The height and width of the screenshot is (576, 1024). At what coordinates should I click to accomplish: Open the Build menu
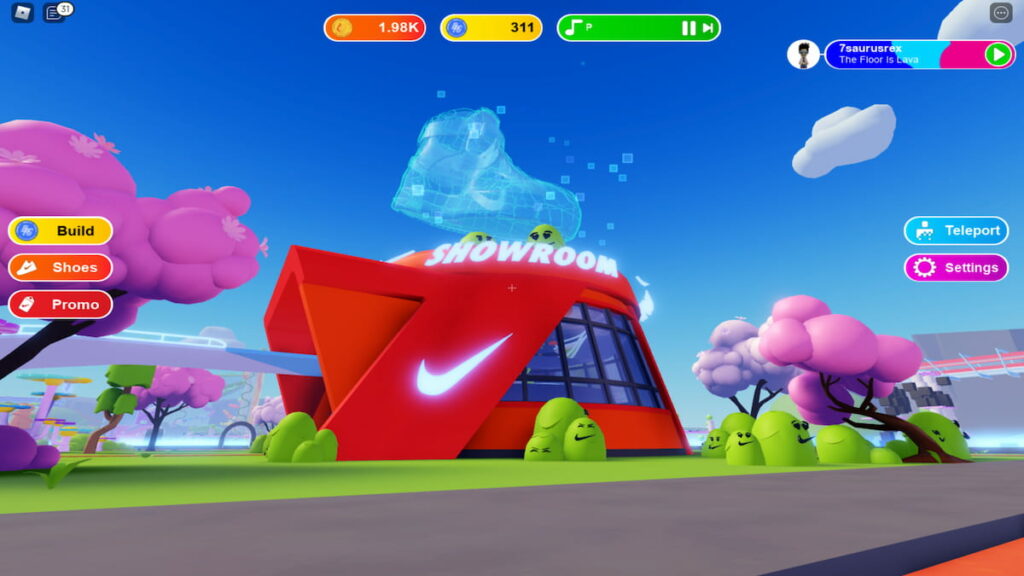click(60, 231)
